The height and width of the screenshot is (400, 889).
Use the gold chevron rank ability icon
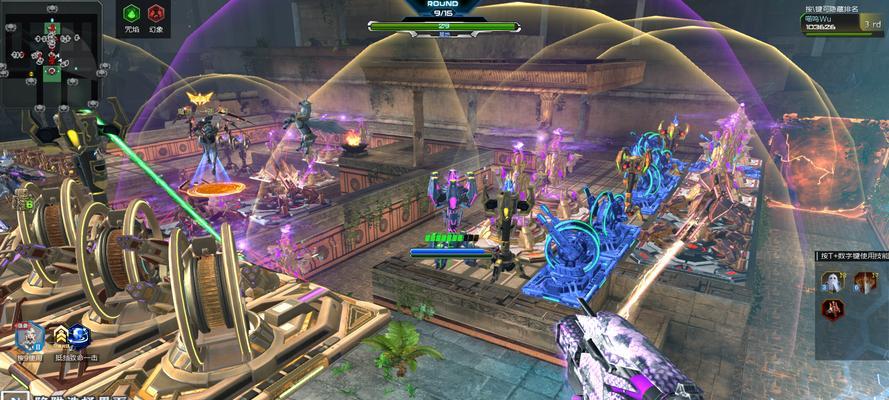(x=61, y=336)
